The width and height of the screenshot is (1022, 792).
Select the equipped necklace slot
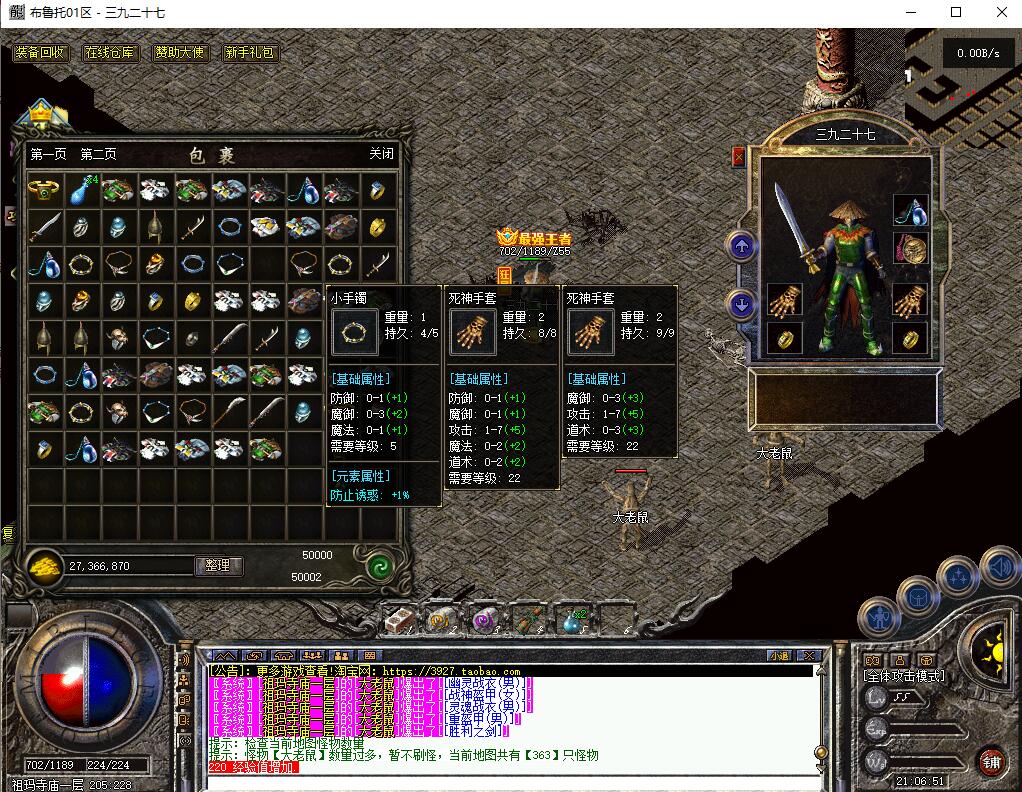[910, 210]
